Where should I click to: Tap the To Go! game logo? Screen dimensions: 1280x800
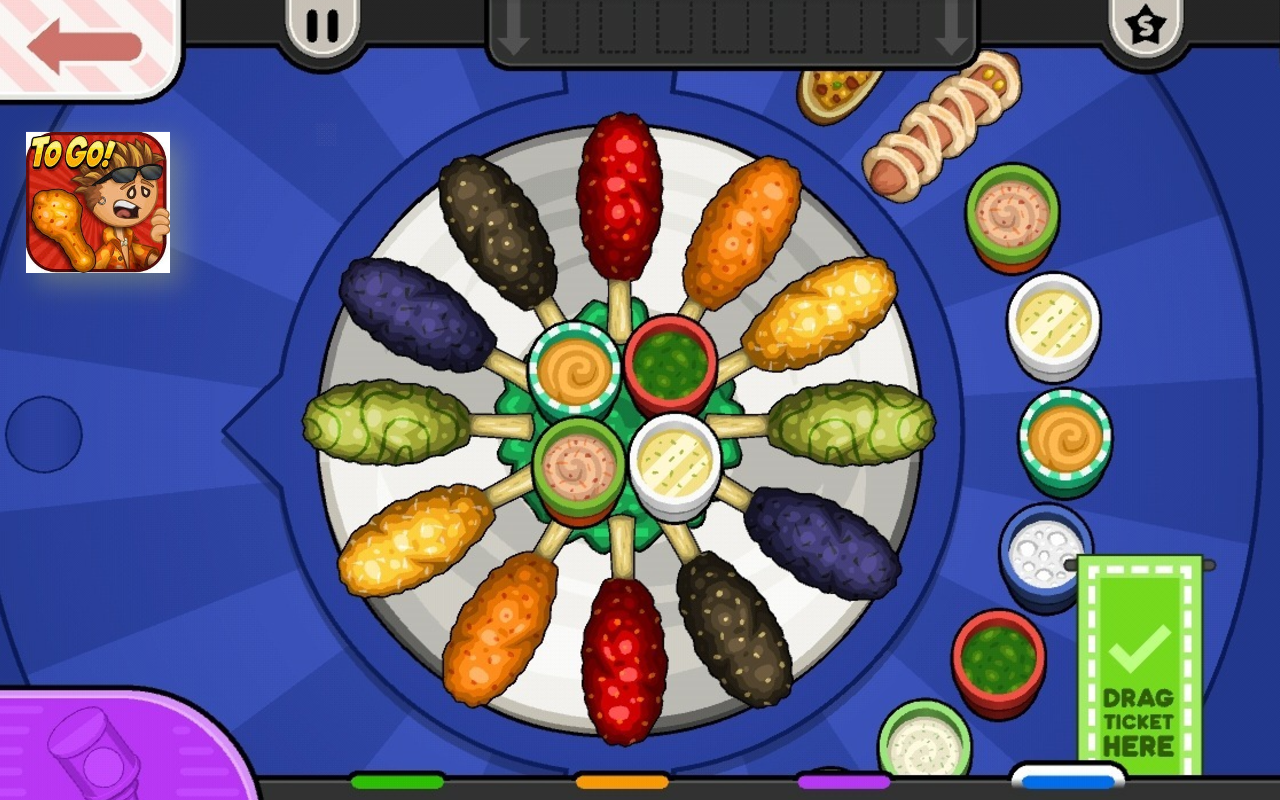click(x=98, y=202)
